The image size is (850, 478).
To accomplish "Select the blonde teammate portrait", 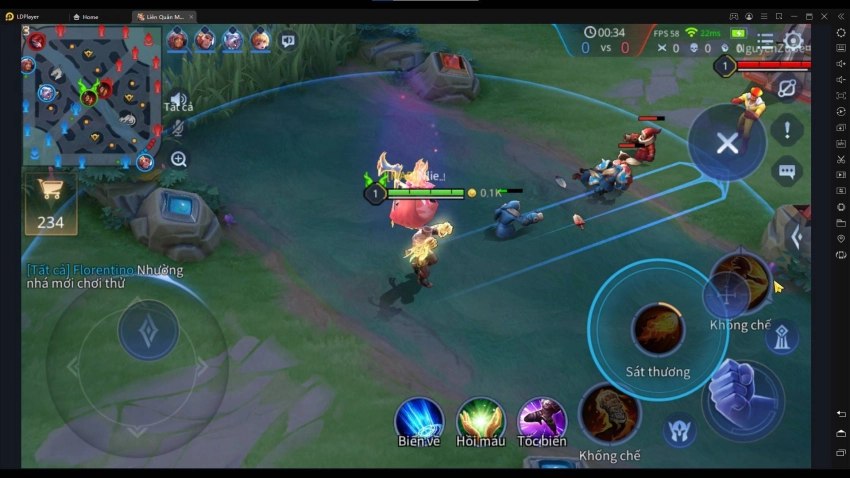I will tap(260, 41).
